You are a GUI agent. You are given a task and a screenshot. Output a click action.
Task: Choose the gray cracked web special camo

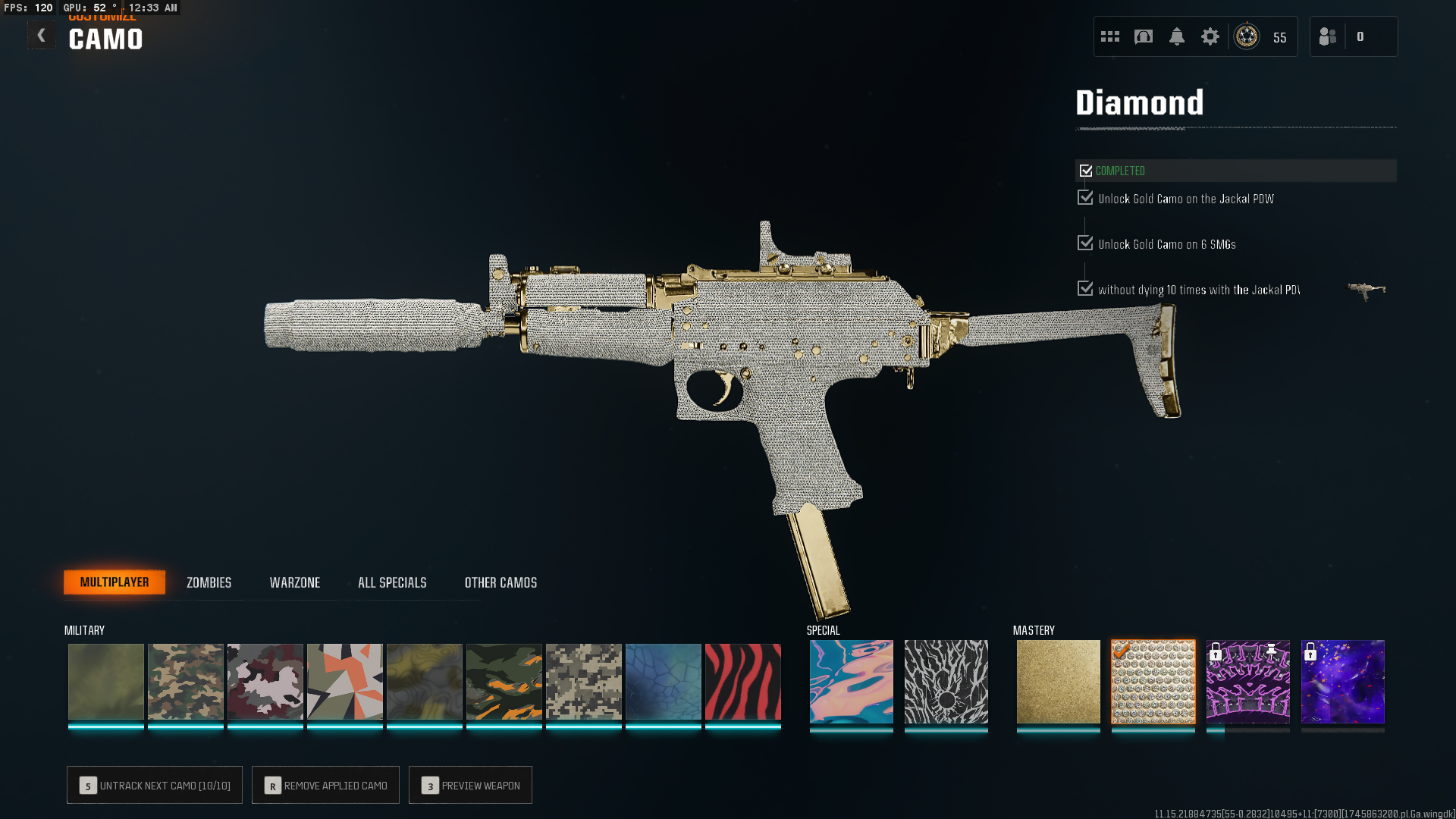(946, 681)
